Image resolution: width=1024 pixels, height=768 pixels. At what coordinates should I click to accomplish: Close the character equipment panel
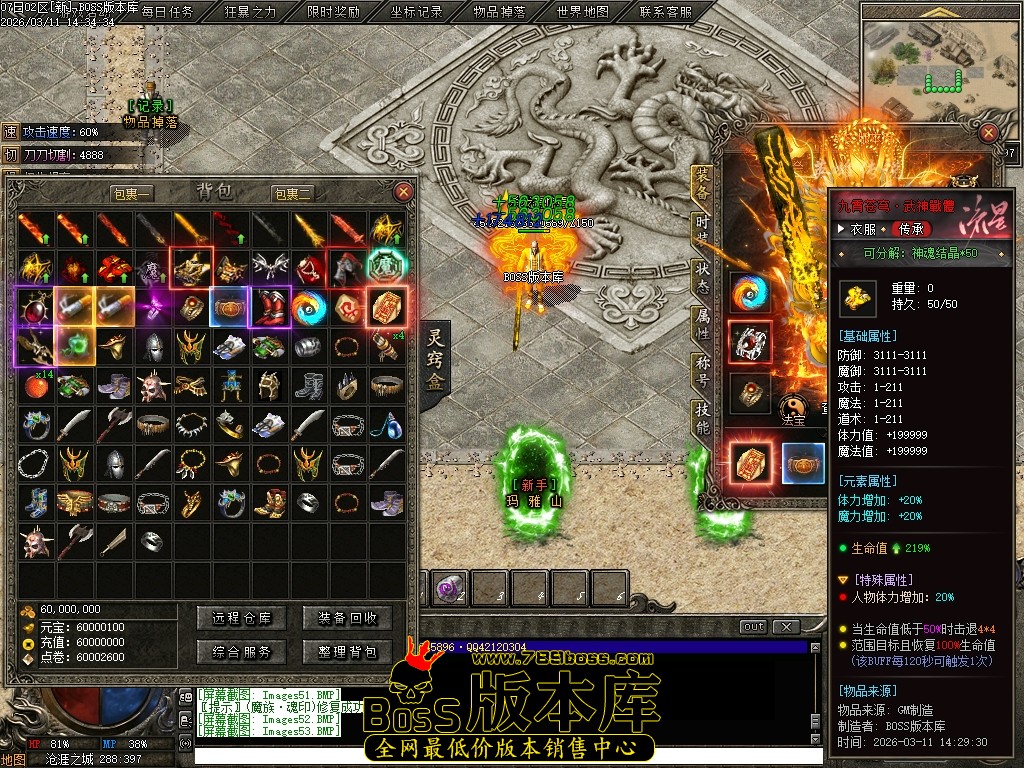point(988,133)
